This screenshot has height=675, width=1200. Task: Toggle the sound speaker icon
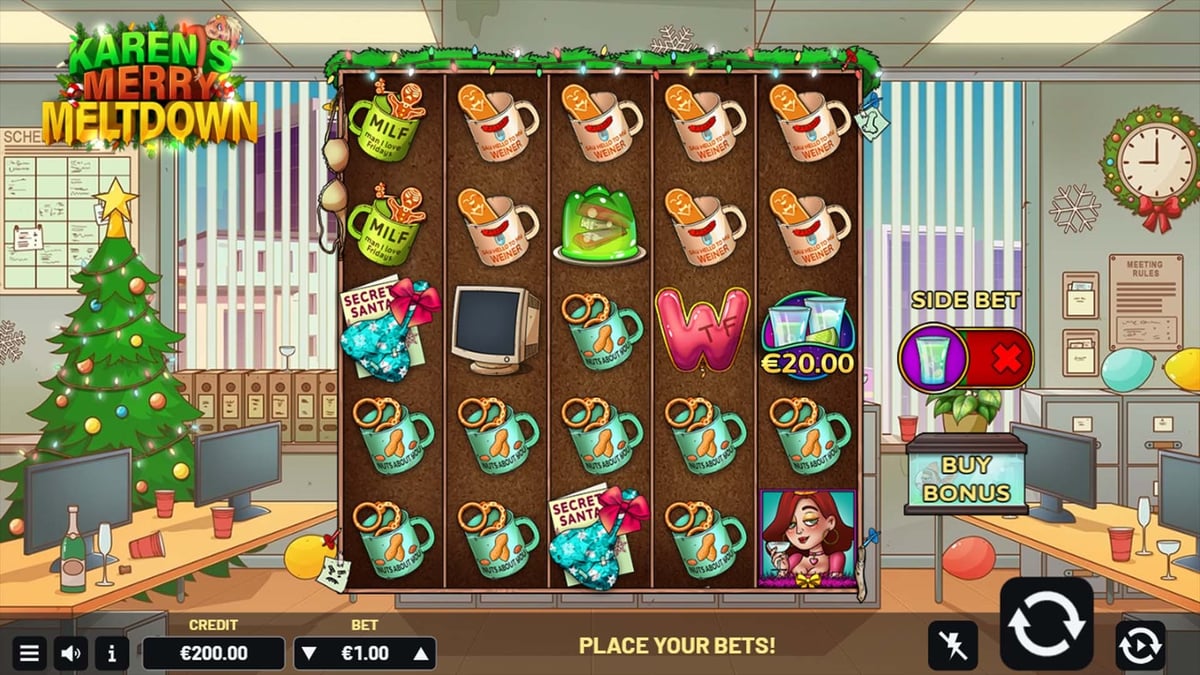point(71,654)
